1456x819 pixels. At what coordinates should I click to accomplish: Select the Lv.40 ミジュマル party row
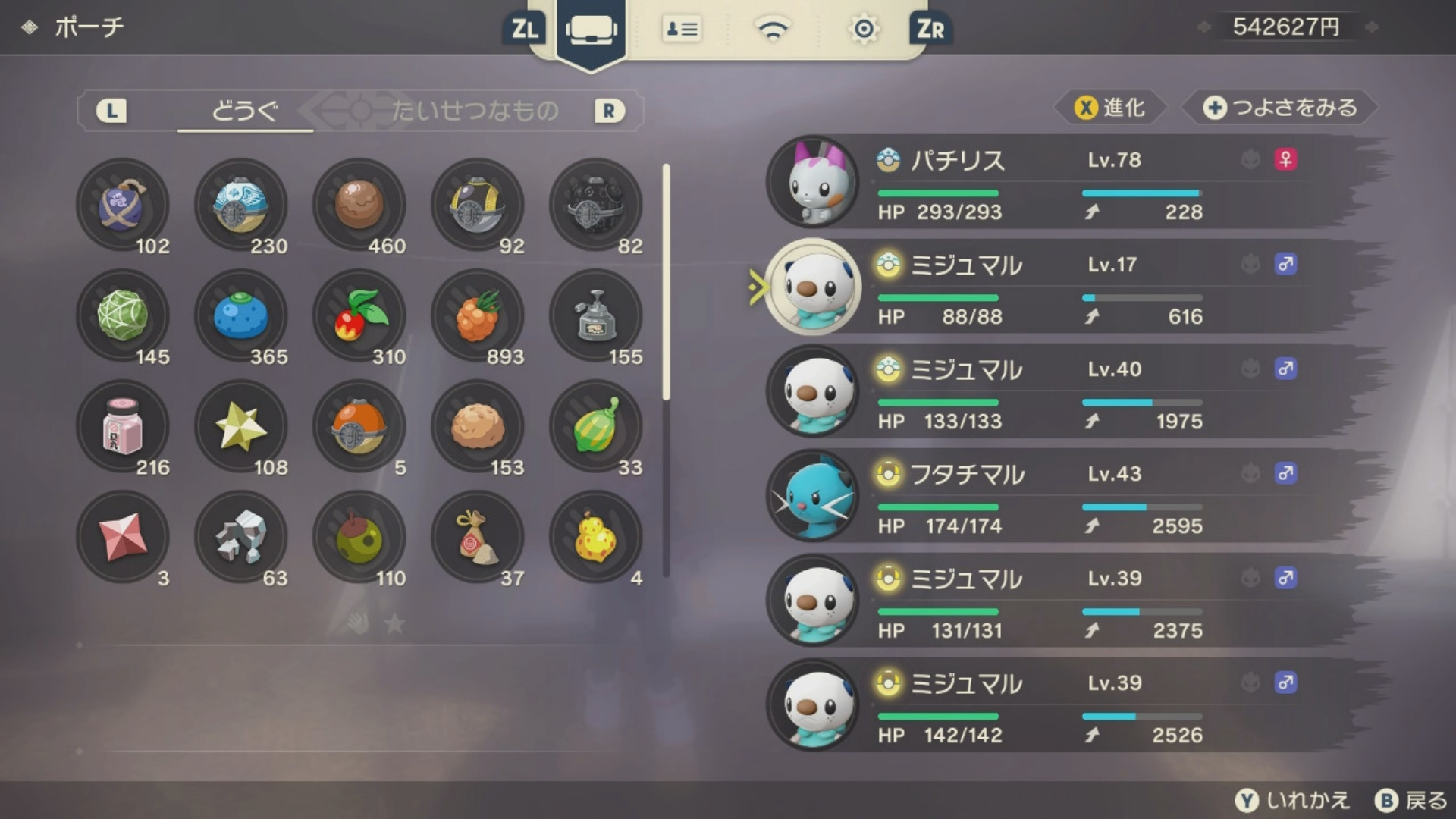pyautogui.click(x=1062, y=392)
